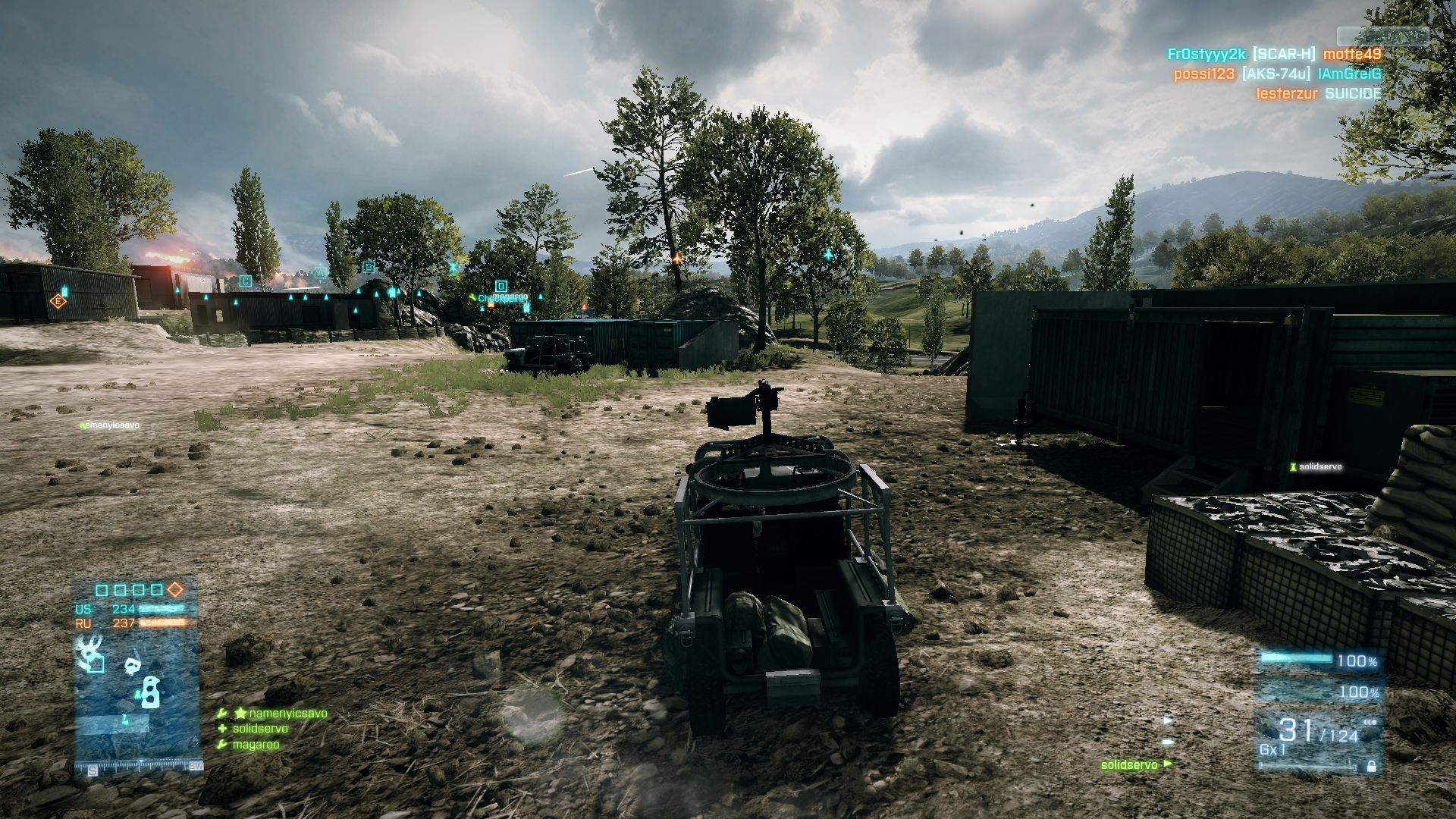Click the weapon lock padlock icon in the HUD
This screenshot has width=1456, height=819.
[1372, 767]
